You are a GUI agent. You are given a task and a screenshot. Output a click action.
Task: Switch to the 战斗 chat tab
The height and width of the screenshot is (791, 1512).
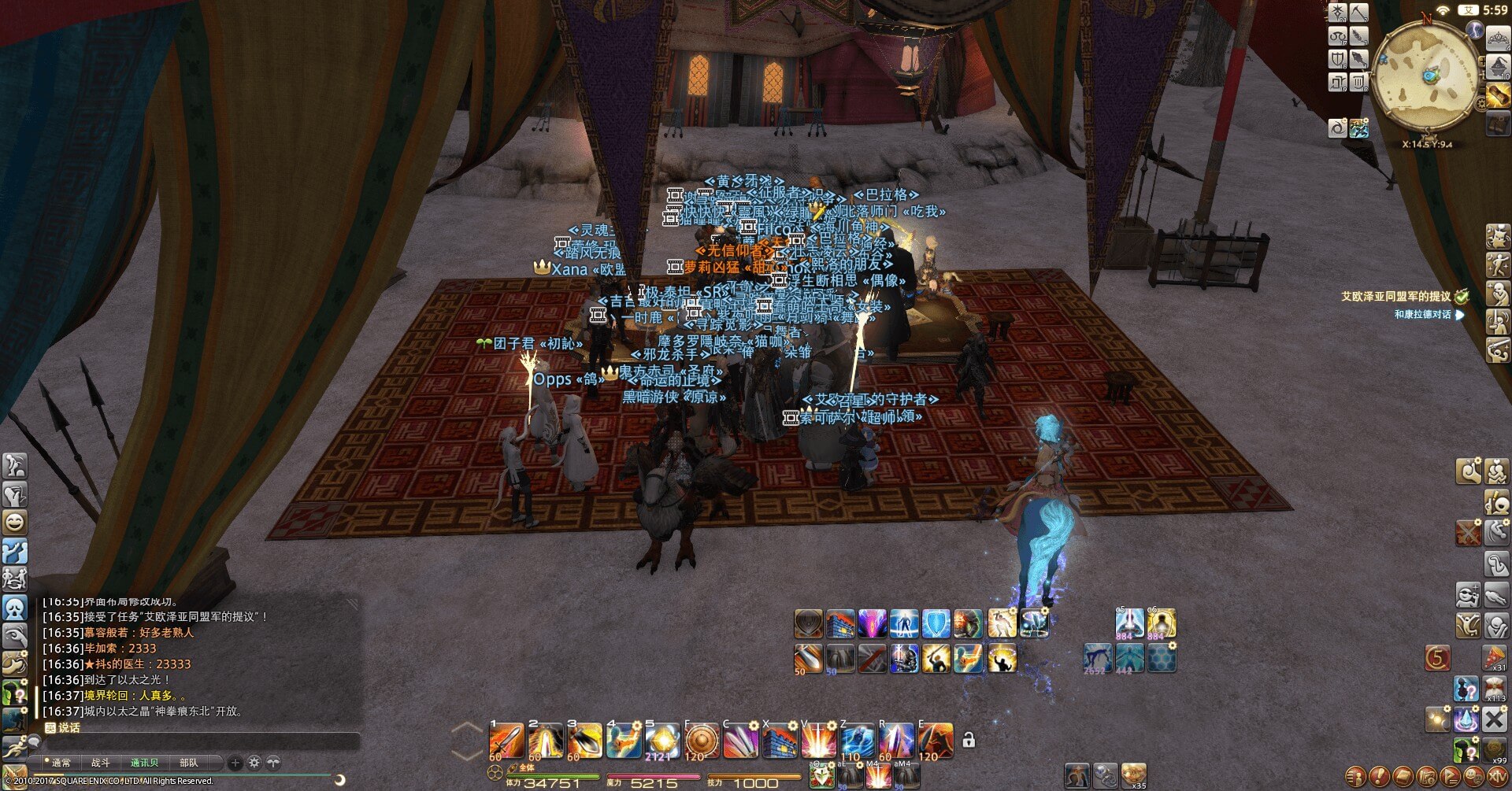click(101, 763)
